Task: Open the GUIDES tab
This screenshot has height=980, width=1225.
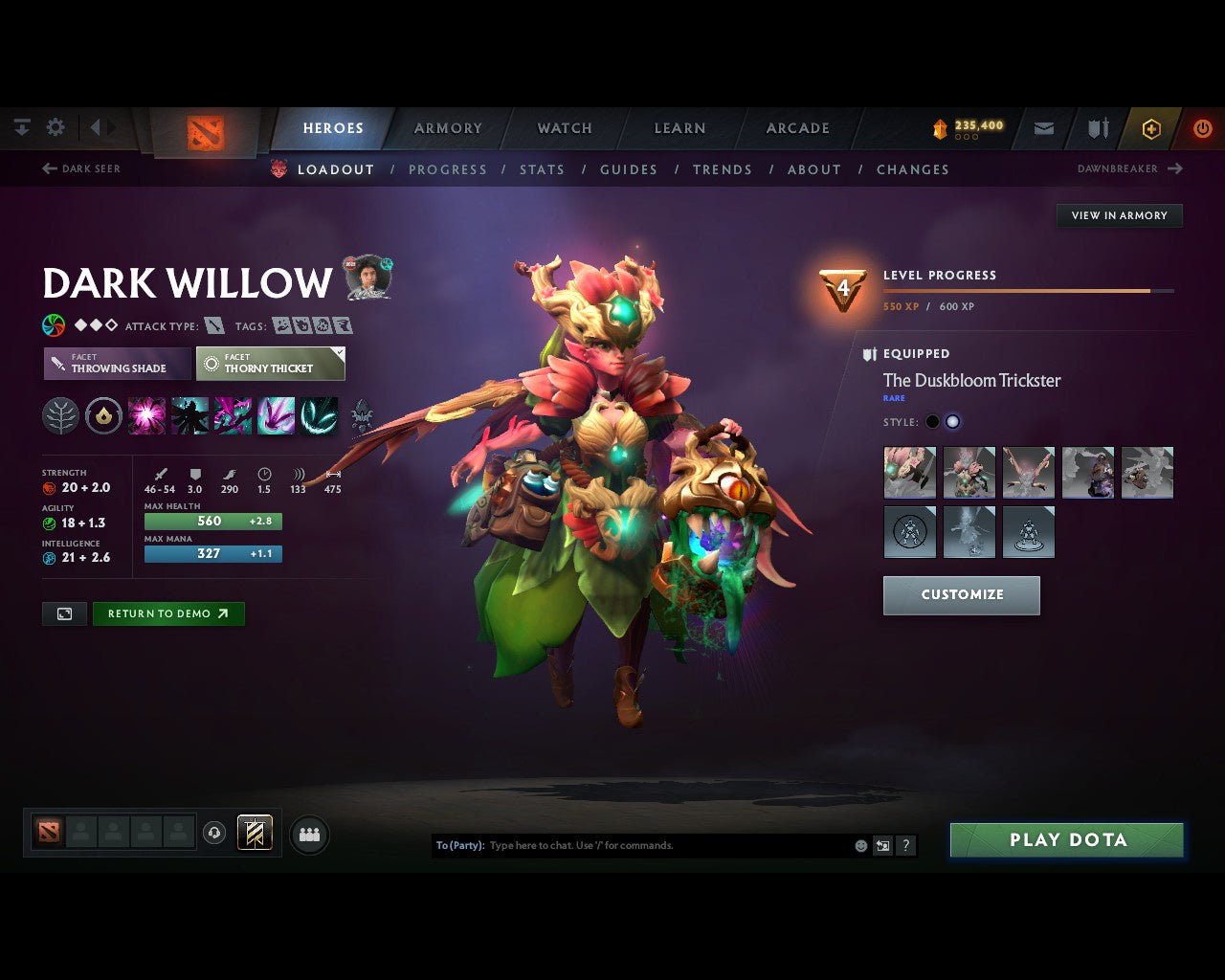Action: 628,169
